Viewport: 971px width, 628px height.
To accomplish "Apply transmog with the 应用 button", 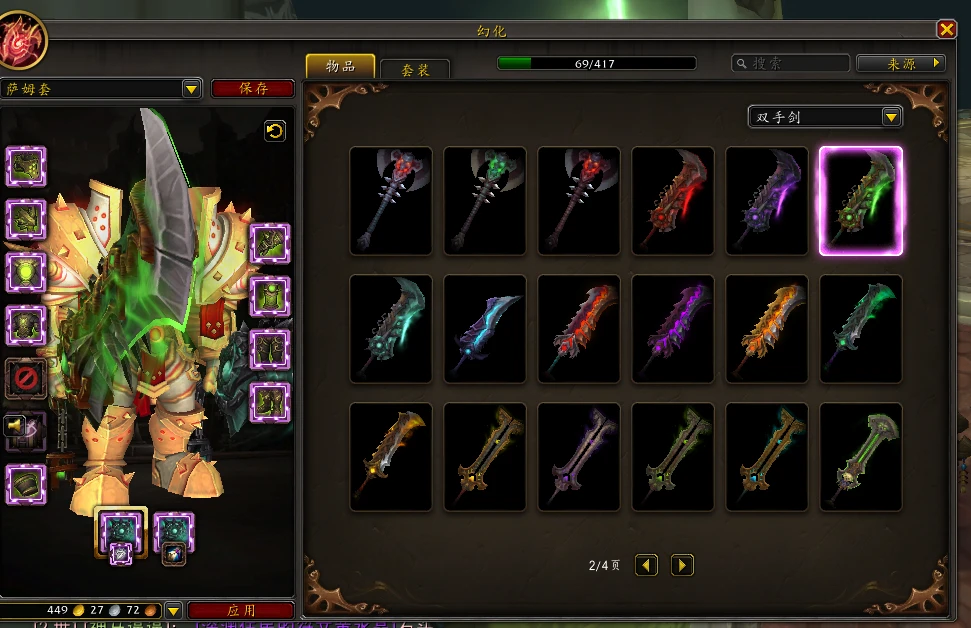I will [241, 609].
